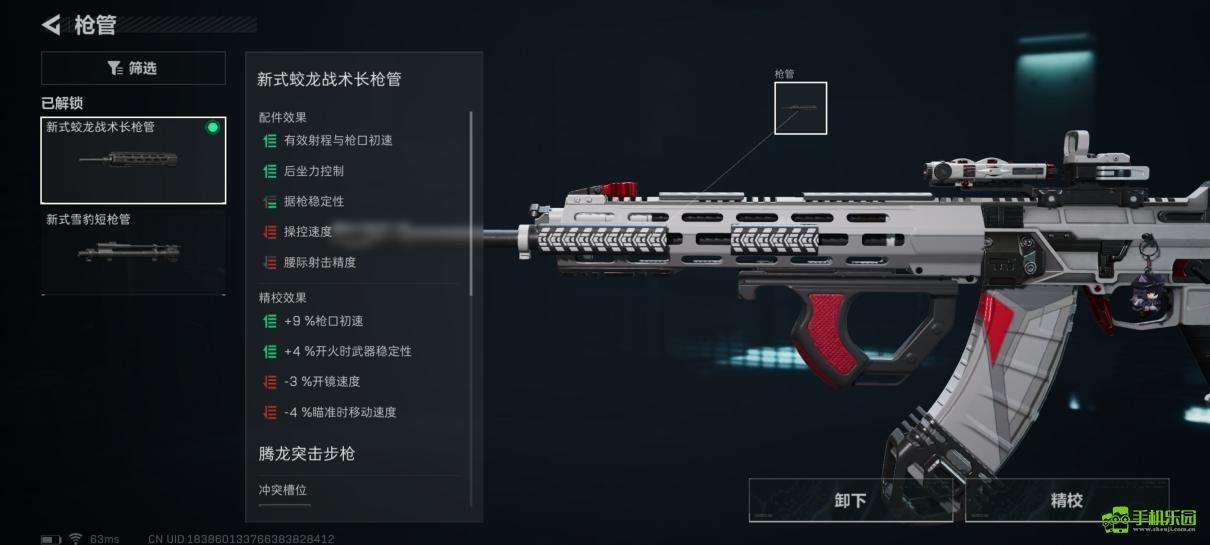Go back using the arrow beside 枪管
This screenshot has width=1210, height=545.
pos(52,25)
